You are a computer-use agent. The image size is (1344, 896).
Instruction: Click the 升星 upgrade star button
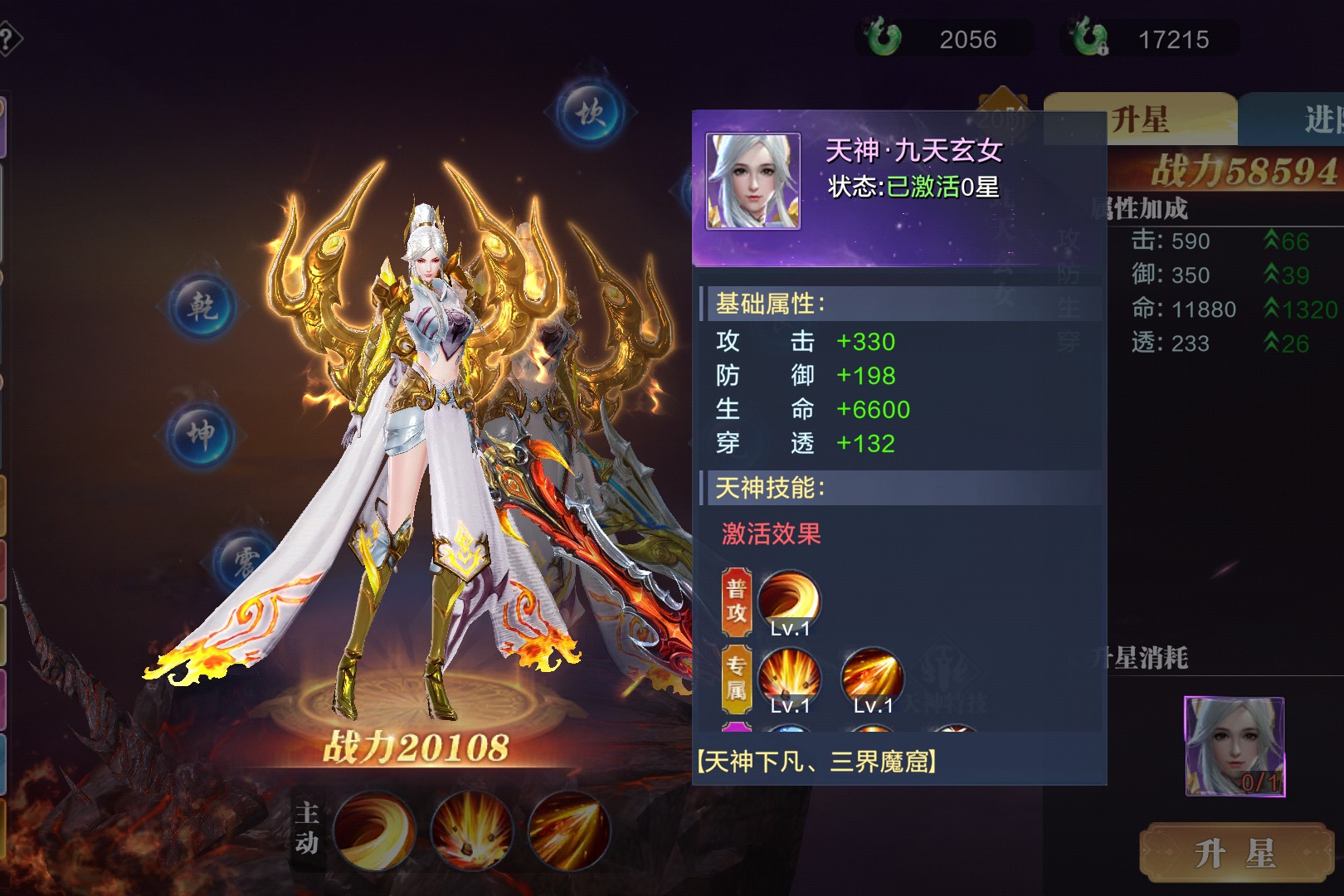[x=1235, y=853]
